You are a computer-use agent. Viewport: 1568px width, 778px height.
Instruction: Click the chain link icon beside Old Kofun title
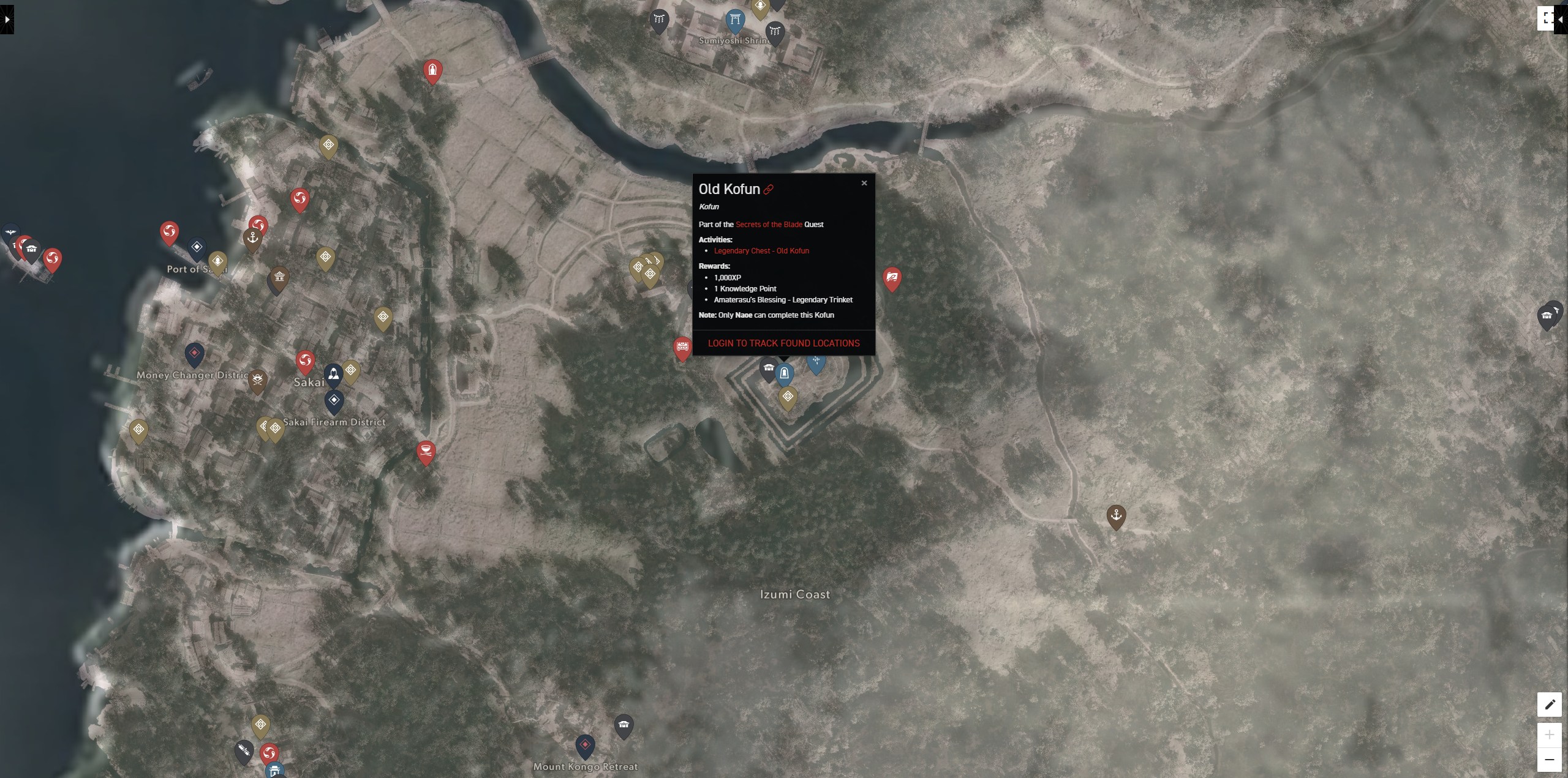(x=769, y=189)
